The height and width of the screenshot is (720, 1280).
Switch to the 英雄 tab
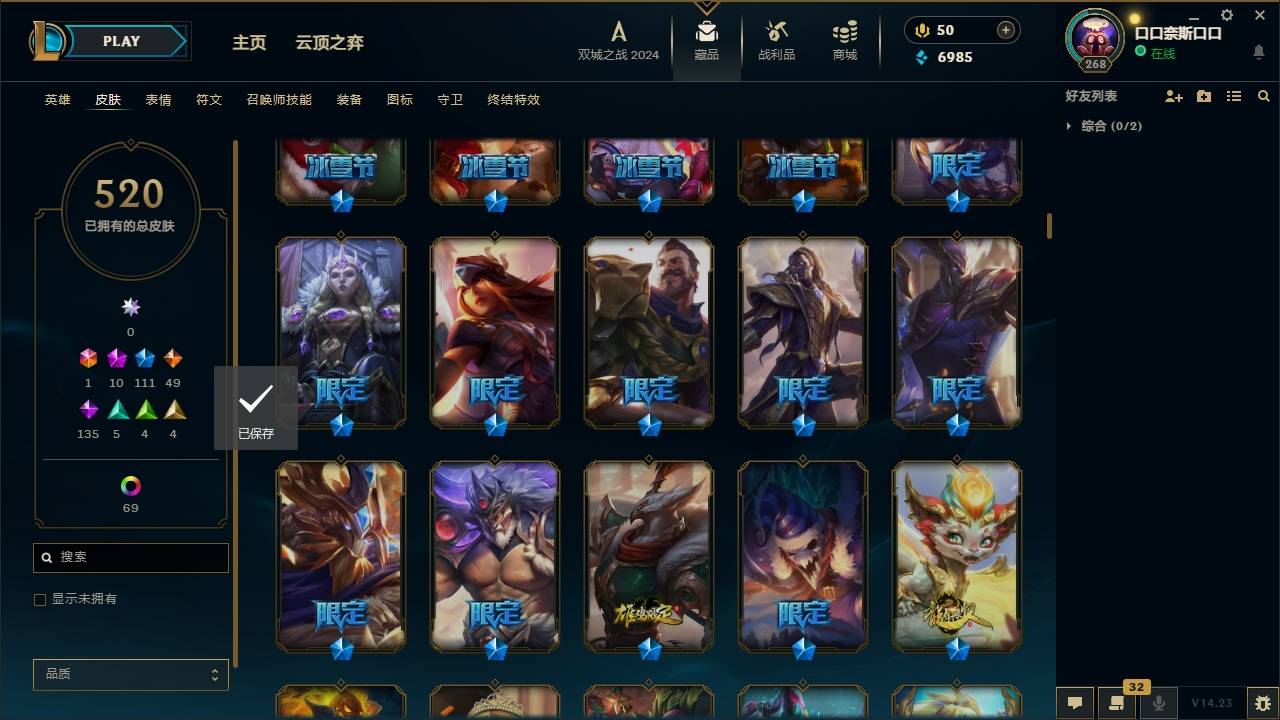pyautogui.click(x=57, y=100)
